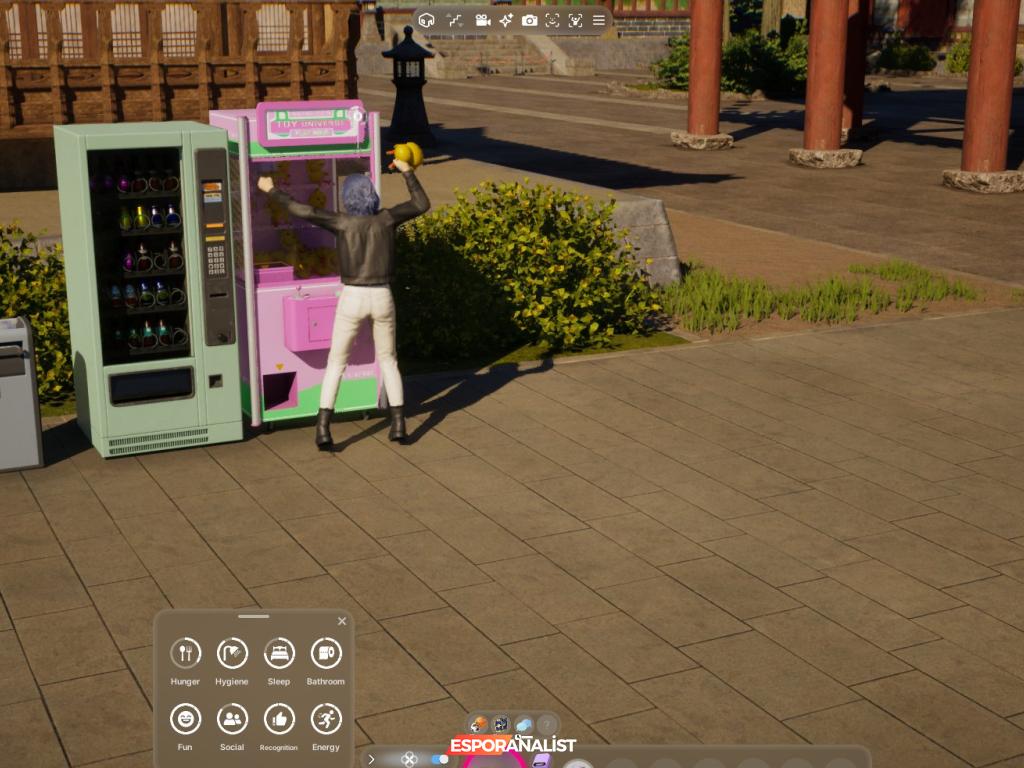Open the hamburger menu in top toolbar
1024x768 pixels.
pos(599,20)
